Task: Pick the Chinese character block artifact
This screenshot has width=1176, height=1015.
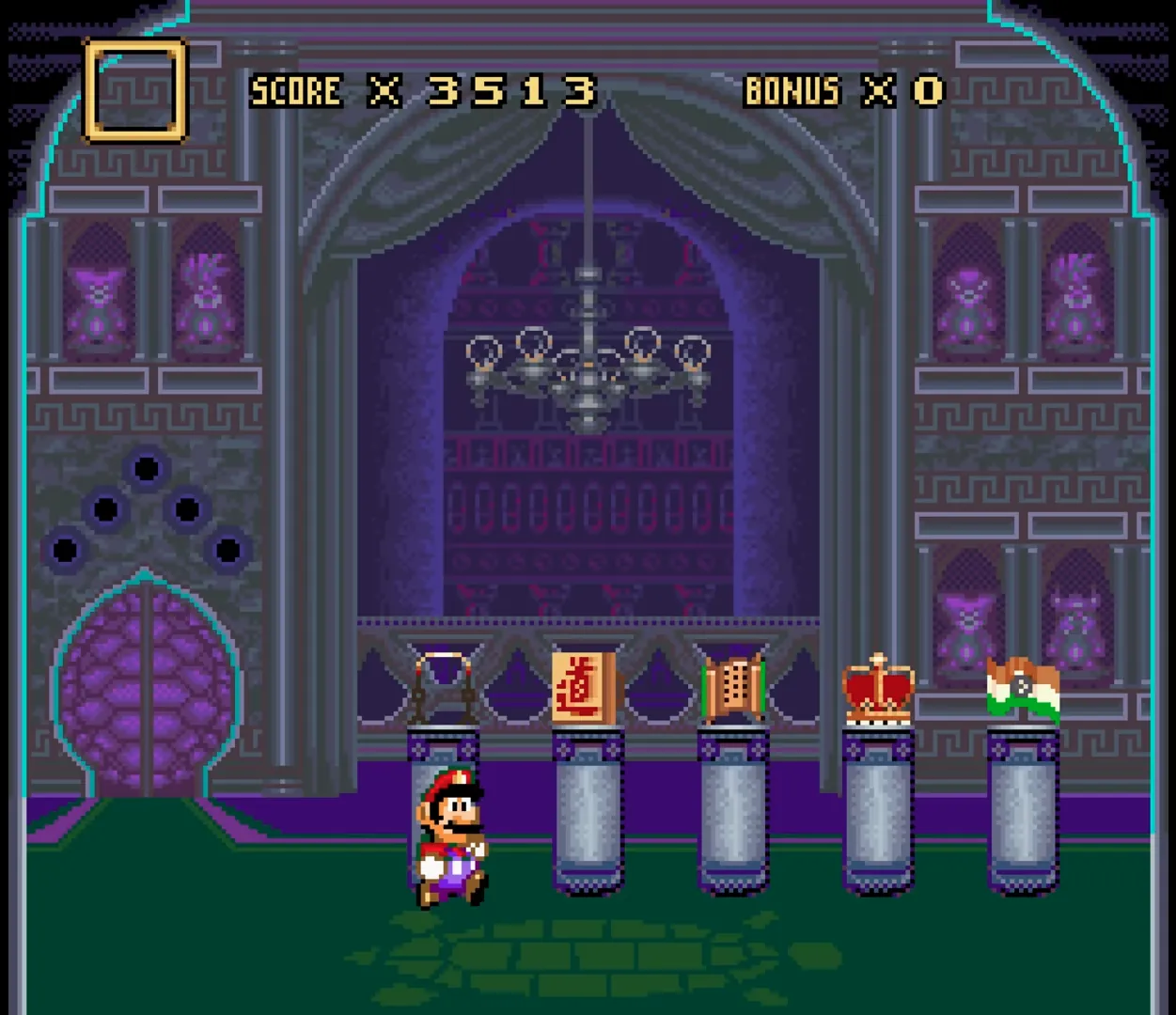Action: click(584, 689)
